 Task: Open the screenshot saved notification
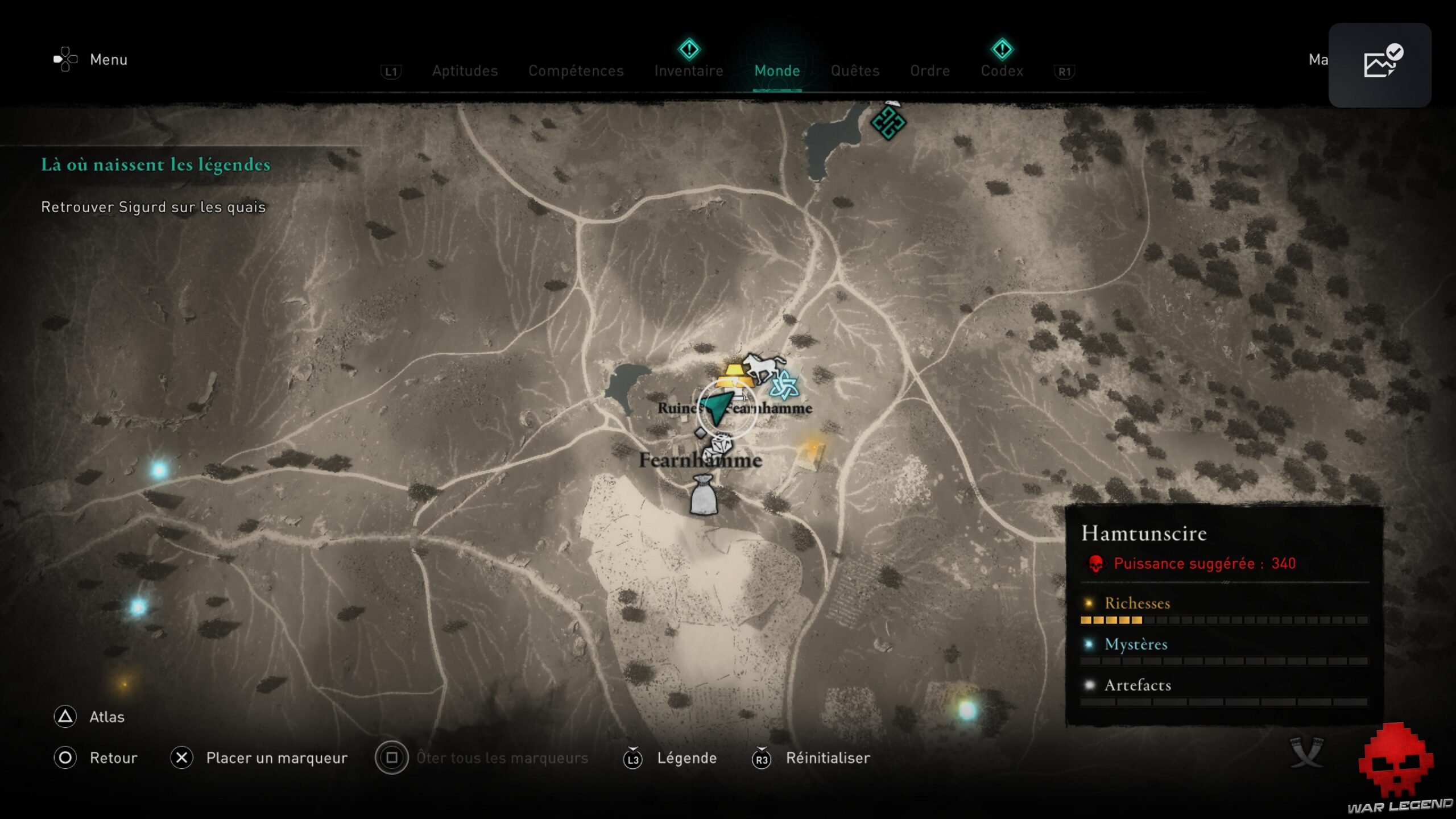point(1379,65)
